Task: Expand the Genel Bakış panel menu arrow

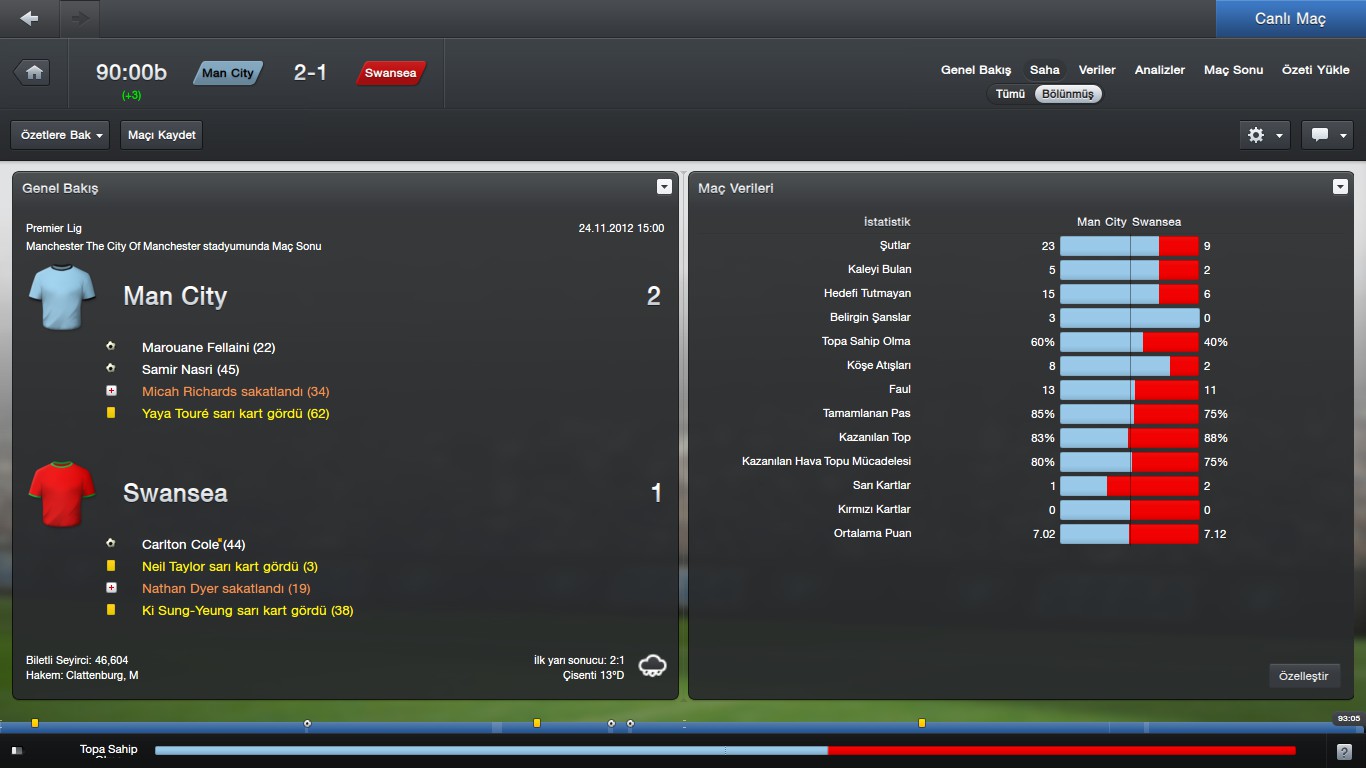Action: click(664, 187)
